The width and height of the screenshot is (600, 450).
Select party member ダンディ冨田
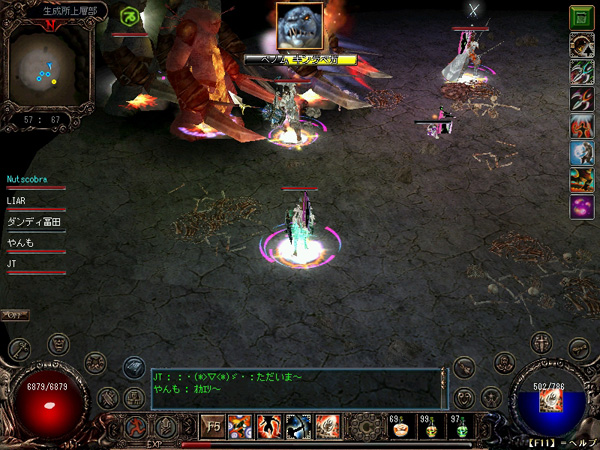34,222
